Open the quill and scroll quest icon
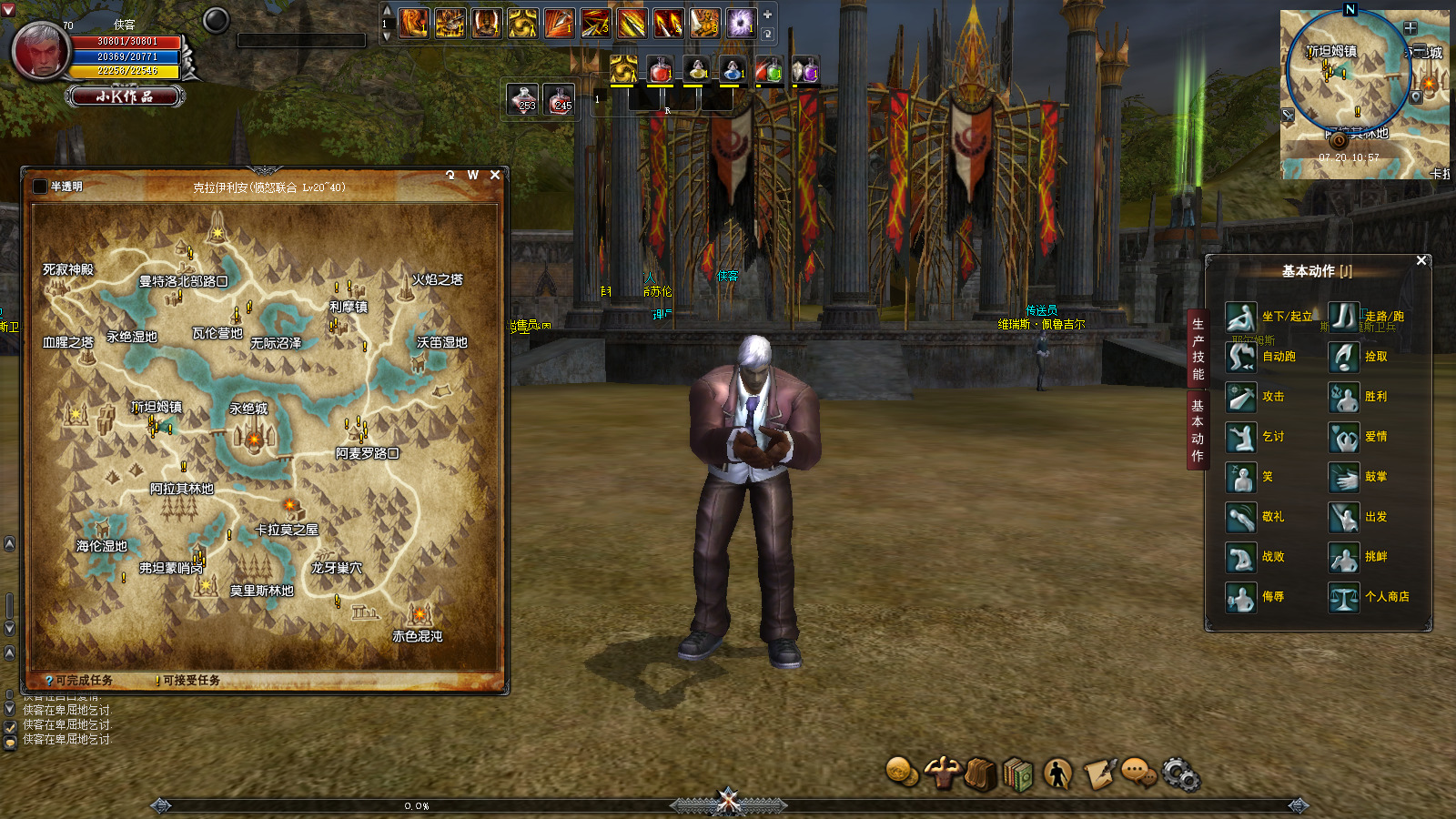 point(1099,773)
